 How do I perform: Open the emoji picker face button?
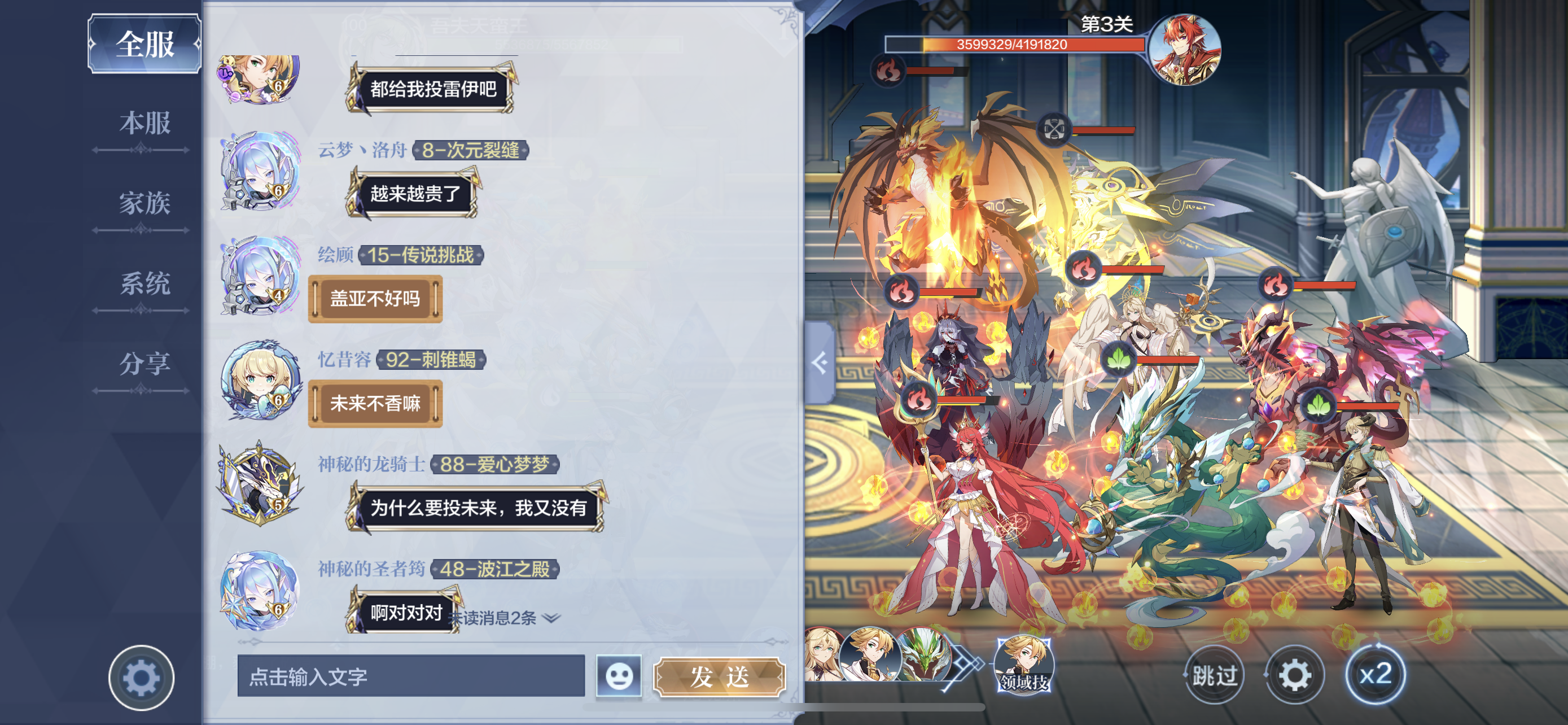(619, 676)
